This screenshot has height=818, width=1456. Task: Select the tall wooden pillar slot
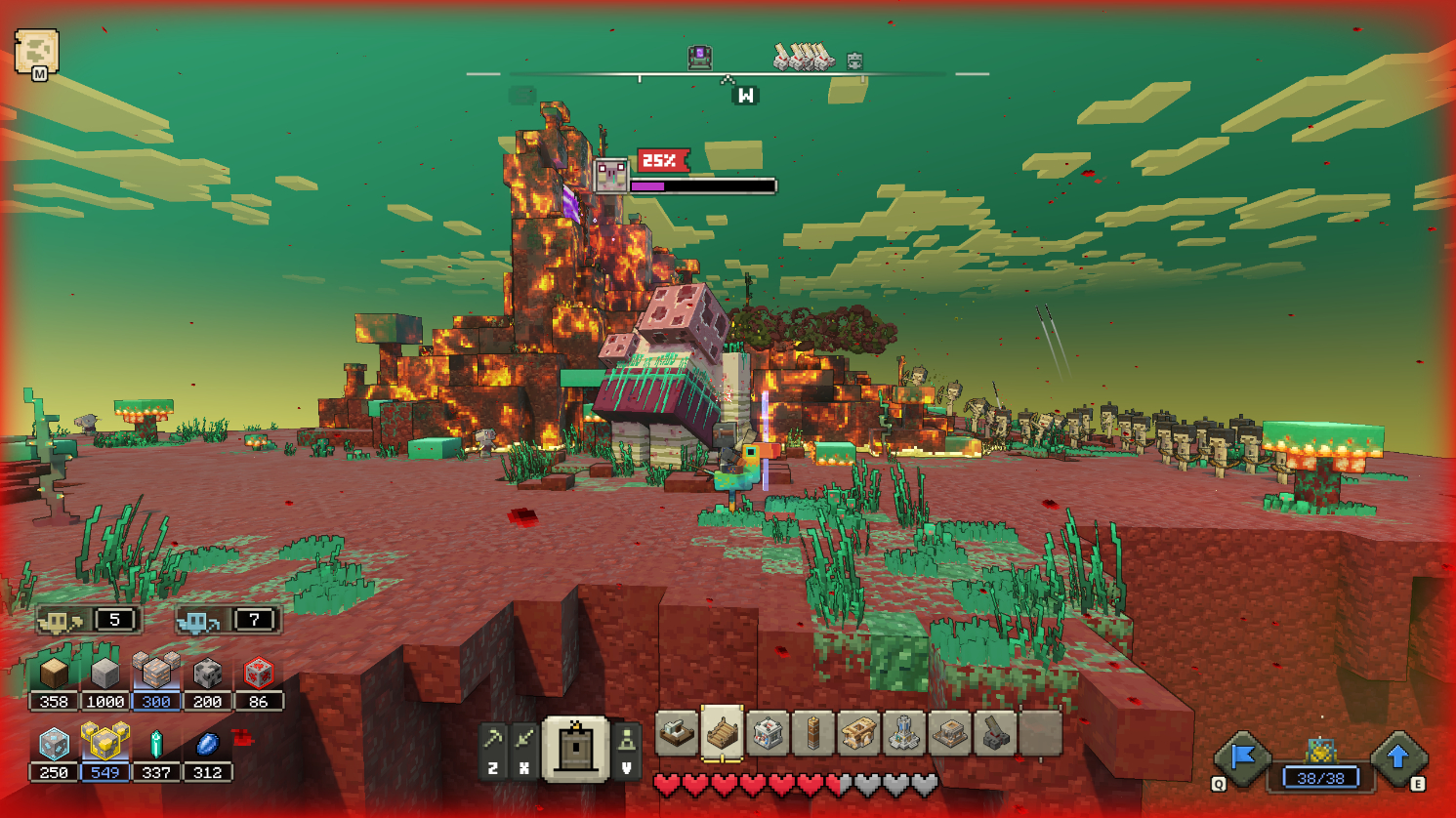tap(812, 733)
